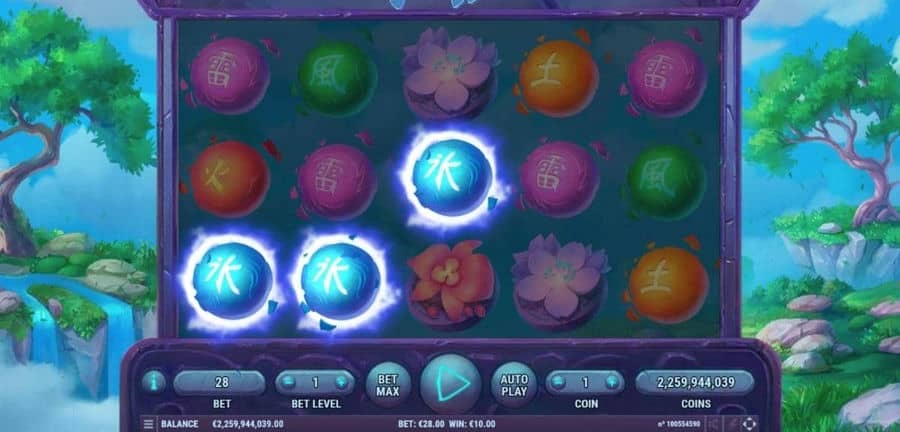The width and height of the screenshot is (900, 432).
Task: Toggle the lightning quick-spin icon
Action: click(731, 424)
